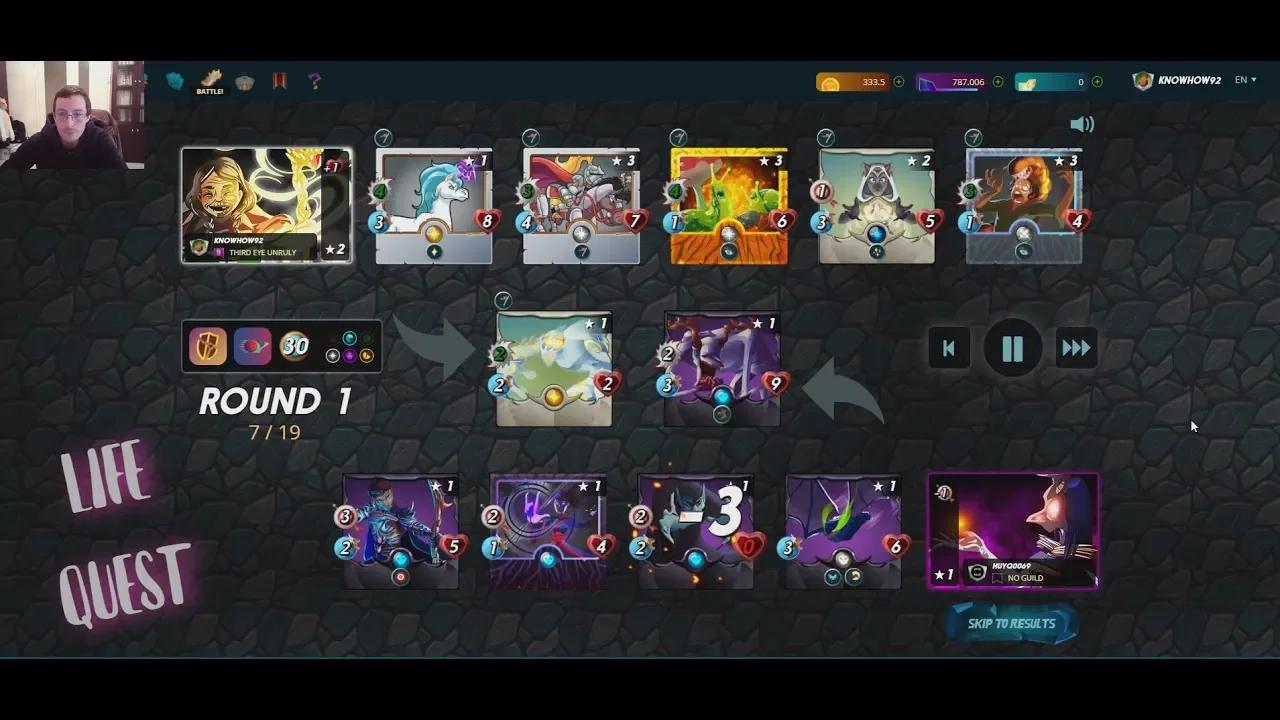
Task: Mute the battle sound
Action: [x=1082, y=124]
